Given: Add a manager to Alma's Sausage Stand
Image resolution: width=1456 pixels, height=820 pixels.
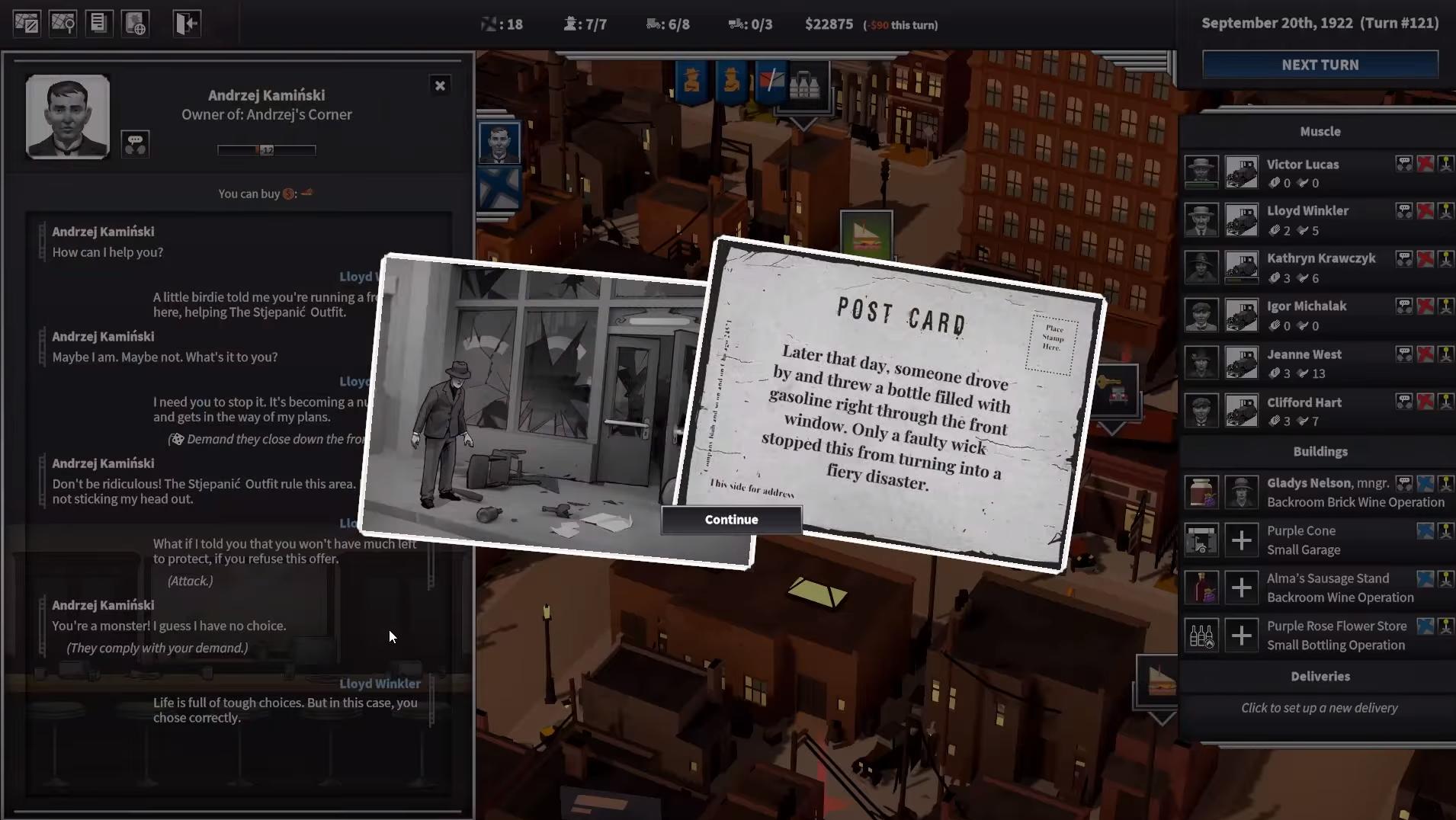Looking at the screenshot, I should coord(1241,588).
